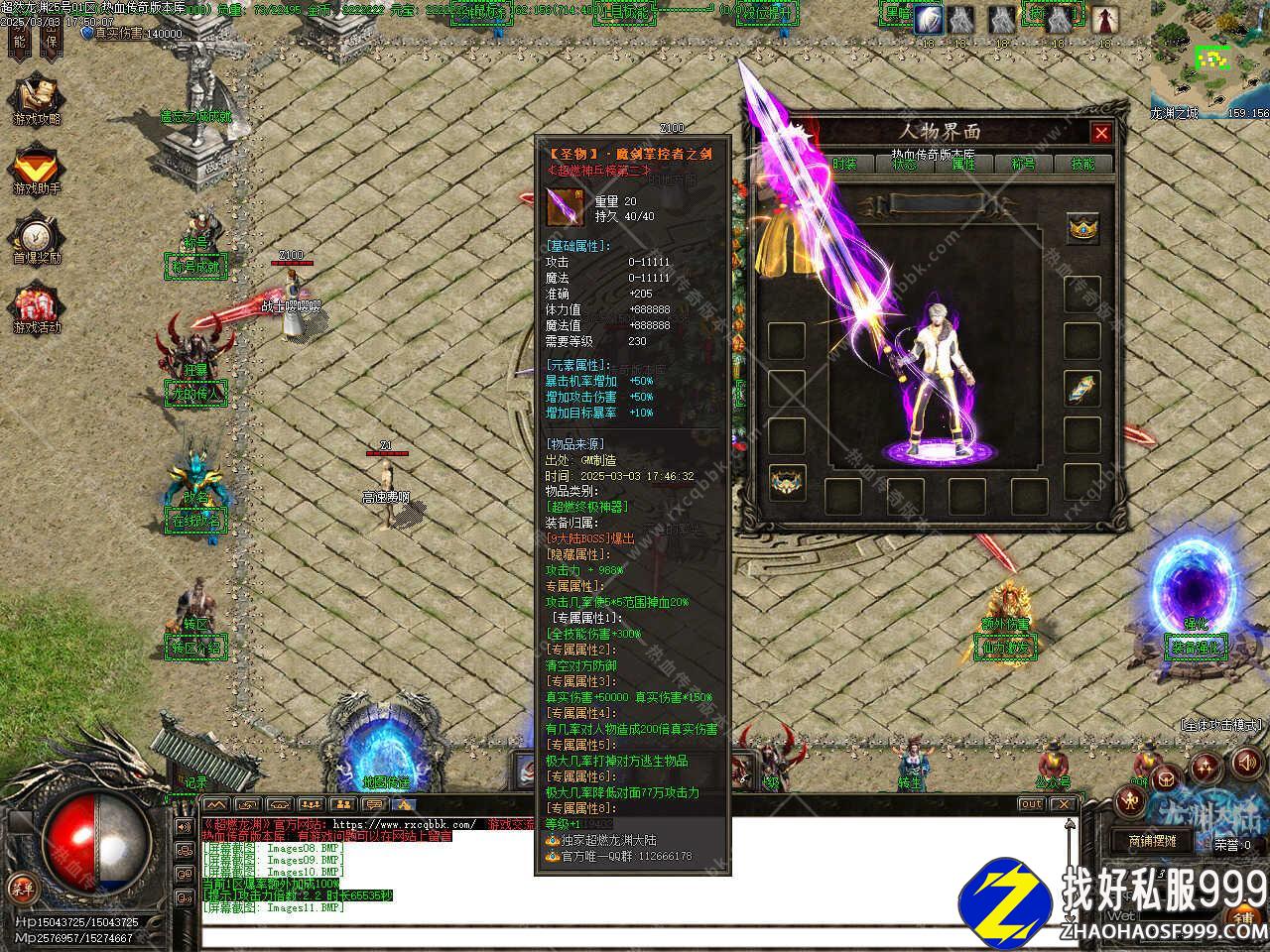Switch to the 时装 fashion tab
This screenshot has width=1270, height=952.
tap(844, 164)
